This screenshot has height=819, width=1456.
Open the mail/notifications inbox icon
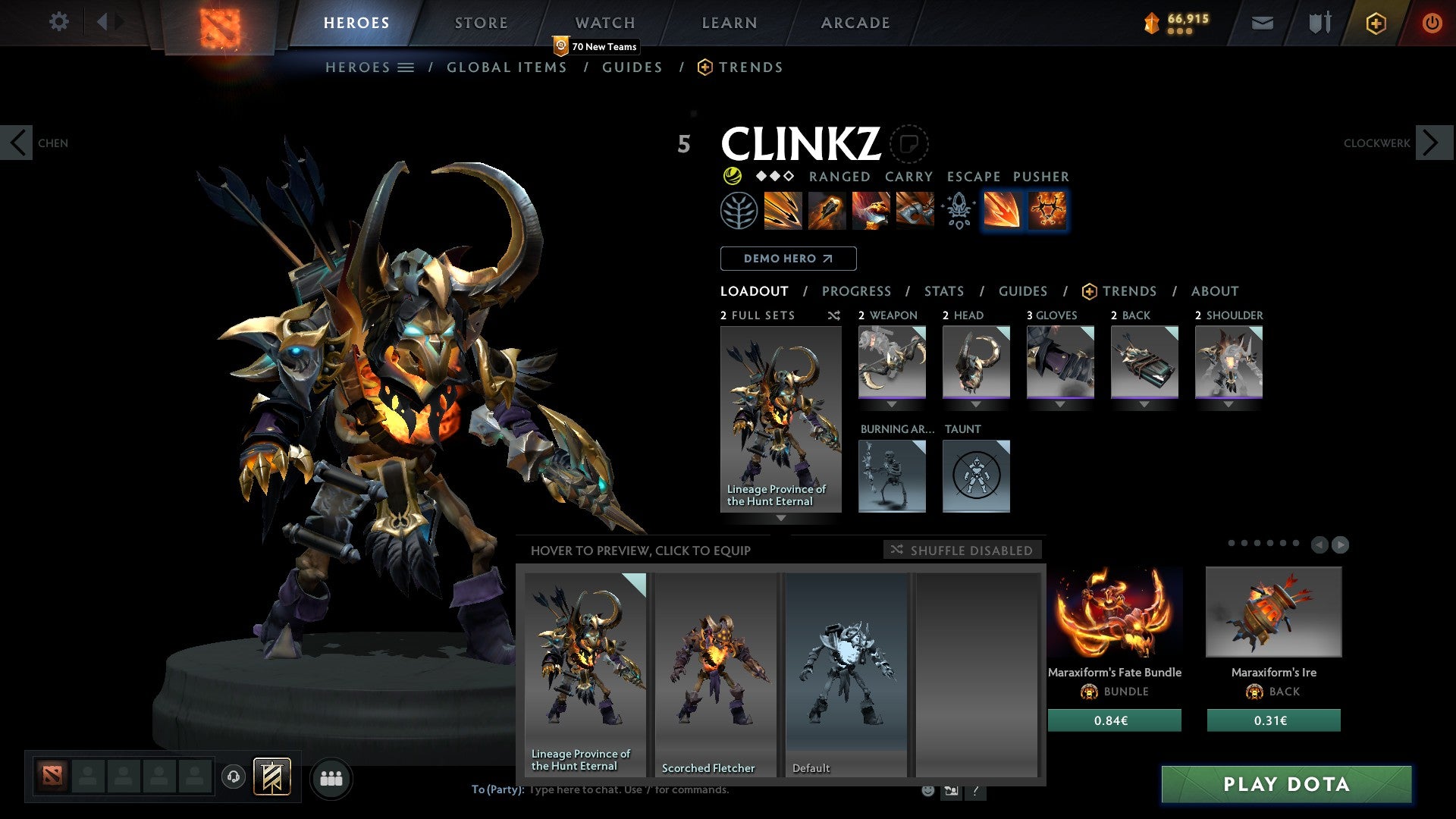[x=1261, y=23]
